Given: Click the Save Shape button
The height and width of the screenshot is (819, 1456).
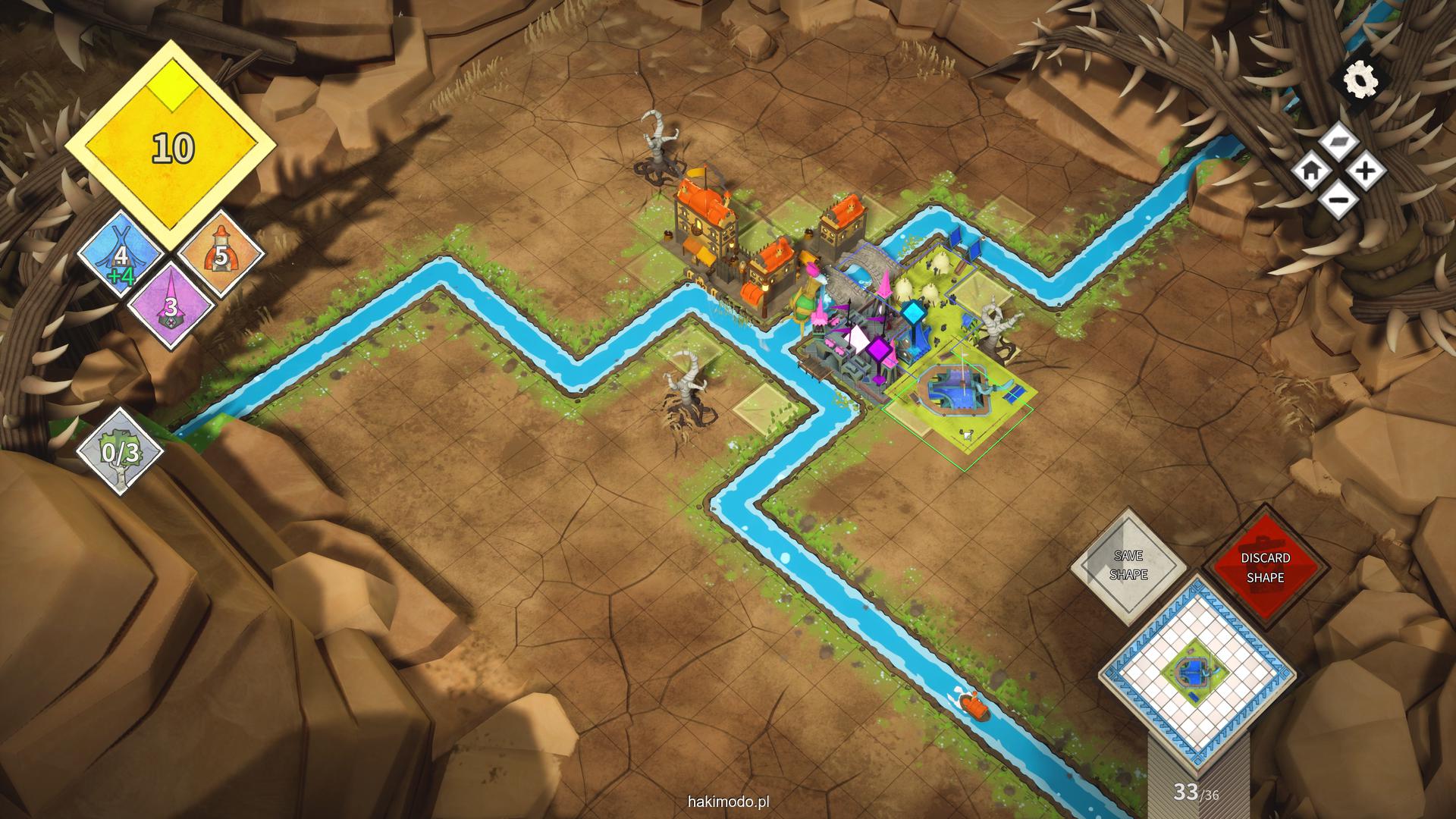Looking at the screenshot, I should coord(1128,566).
